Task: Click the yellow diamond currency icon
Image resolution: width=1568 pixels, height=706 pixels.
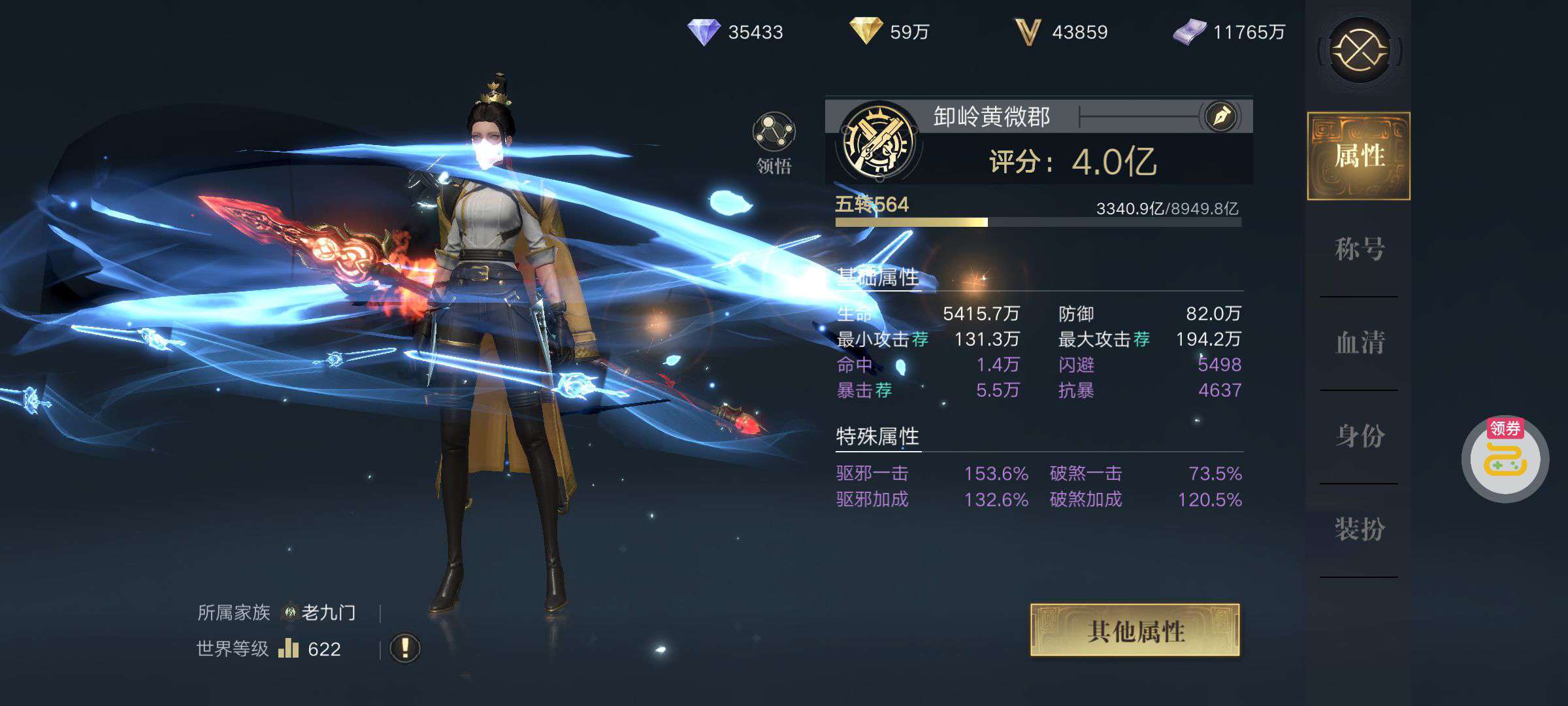Action: click(866, 31)
